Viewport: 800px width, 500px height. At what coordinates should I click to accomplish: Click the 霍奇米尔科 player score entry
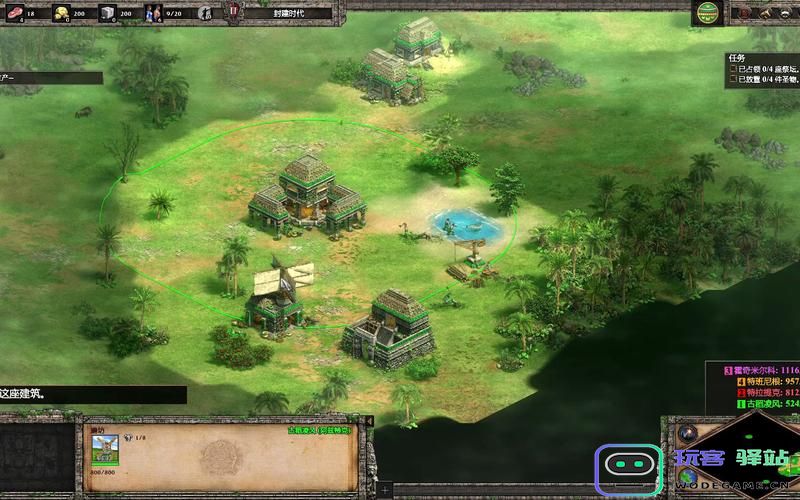tap(762, 369)
